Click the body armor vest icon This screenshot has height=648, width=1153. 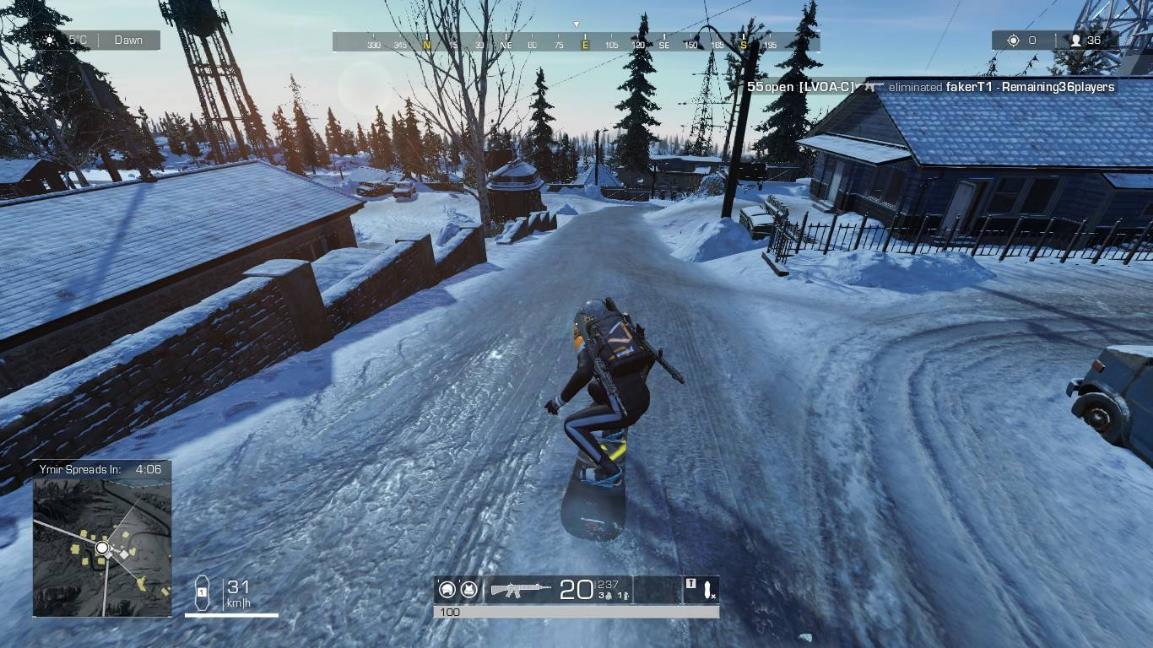pyautogui.click(x=468, y=590)
